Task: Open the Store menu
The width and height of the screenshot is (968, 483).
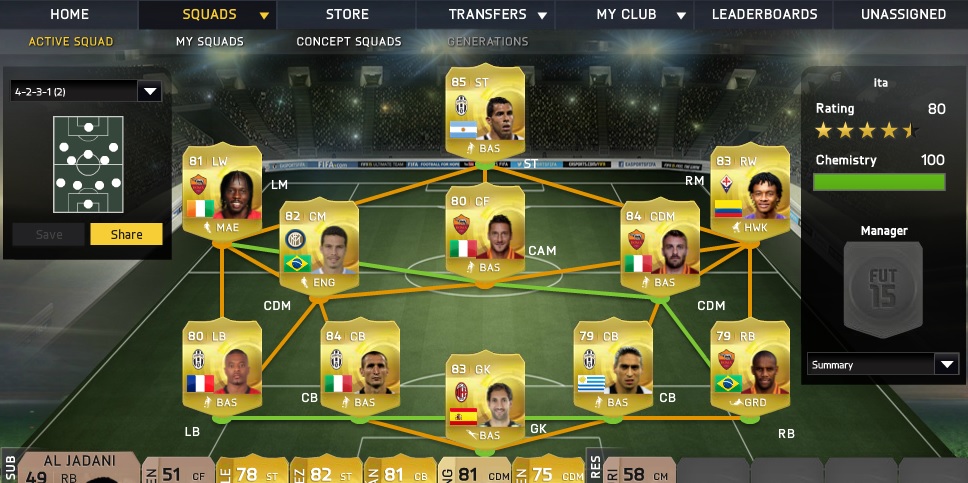Action: 347,15
